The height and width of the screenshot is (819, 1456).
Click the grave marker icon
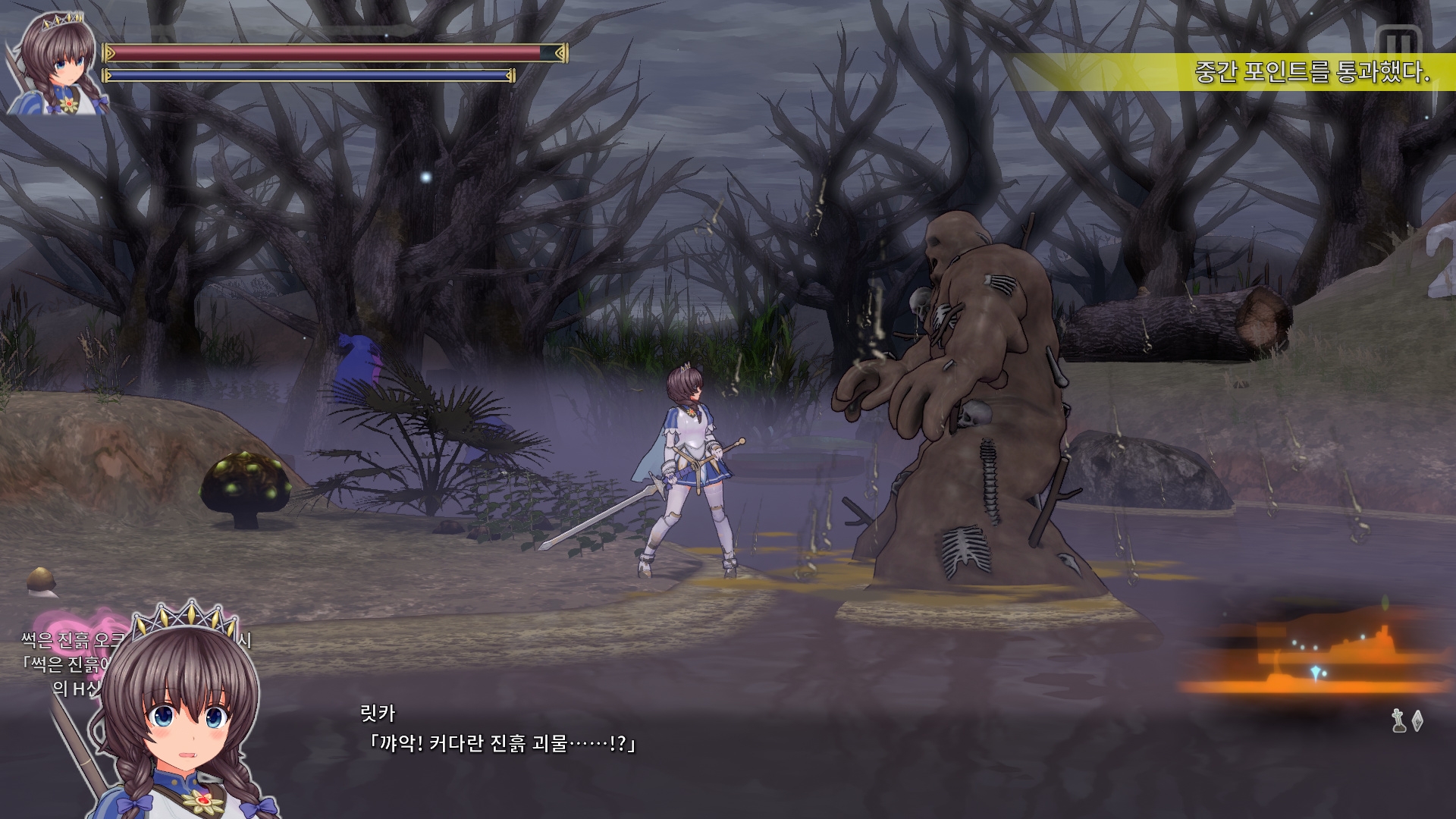pos(1399,720)
